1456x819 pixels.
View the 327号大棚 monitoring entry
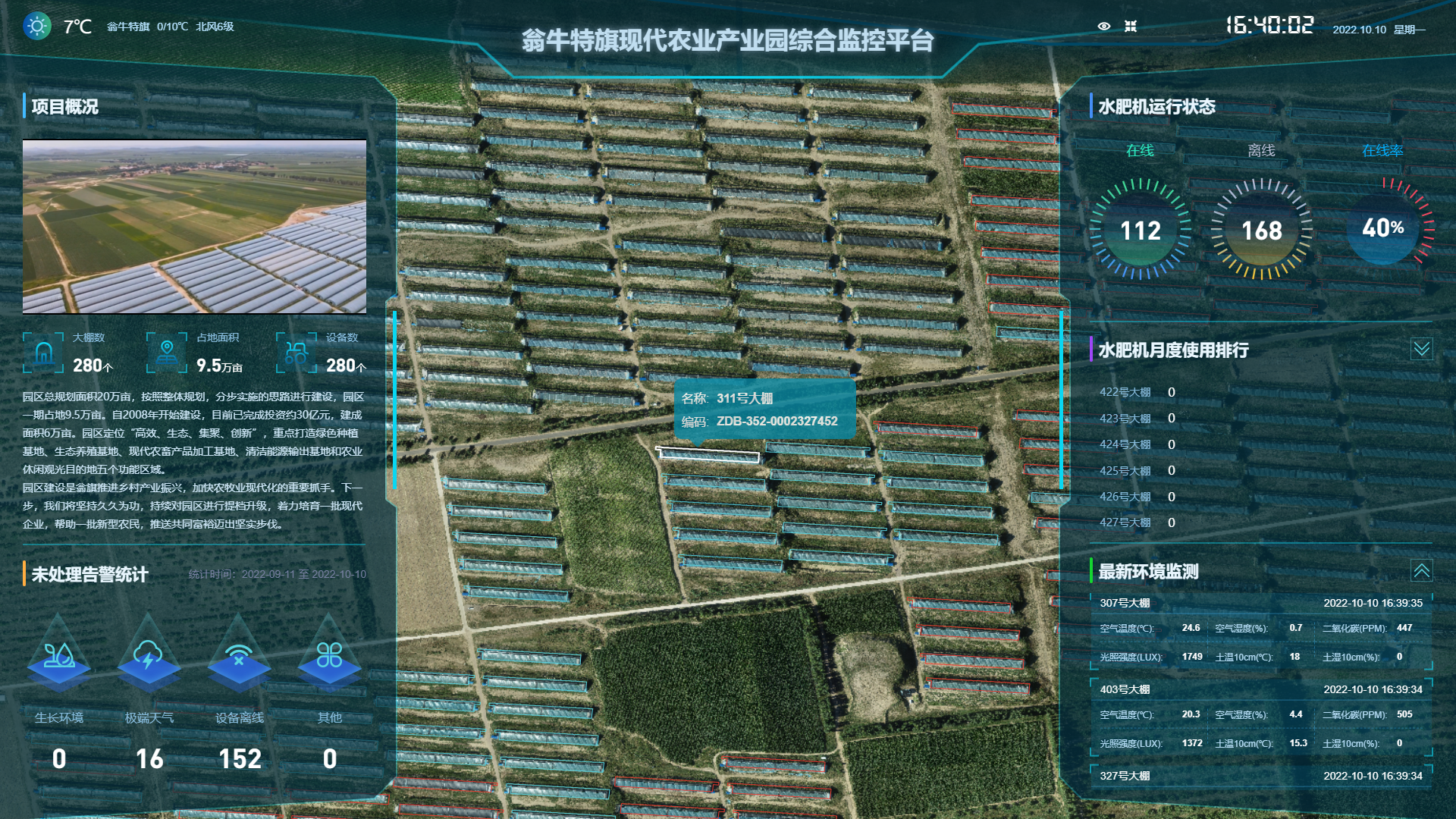1260,776
